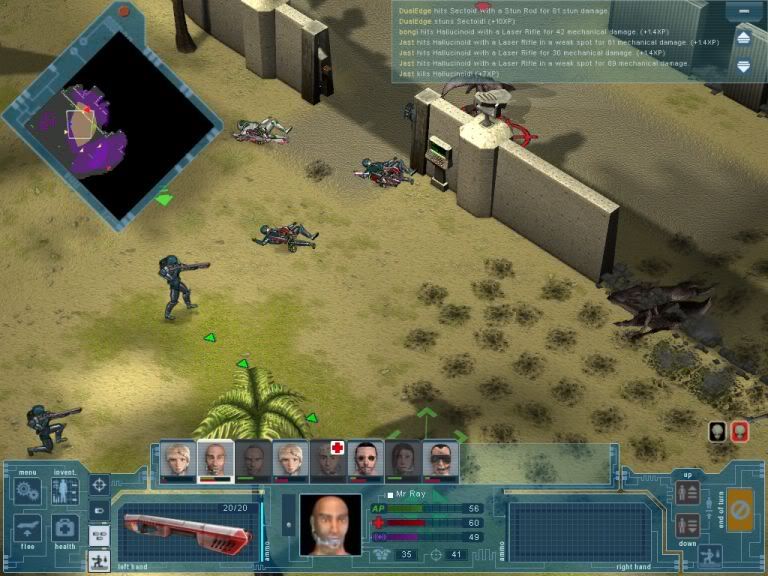The height and width of the screenshot is (576, 768).
Task: Click Mr Ray's large portrait
Action: click(x=330, y=523)
